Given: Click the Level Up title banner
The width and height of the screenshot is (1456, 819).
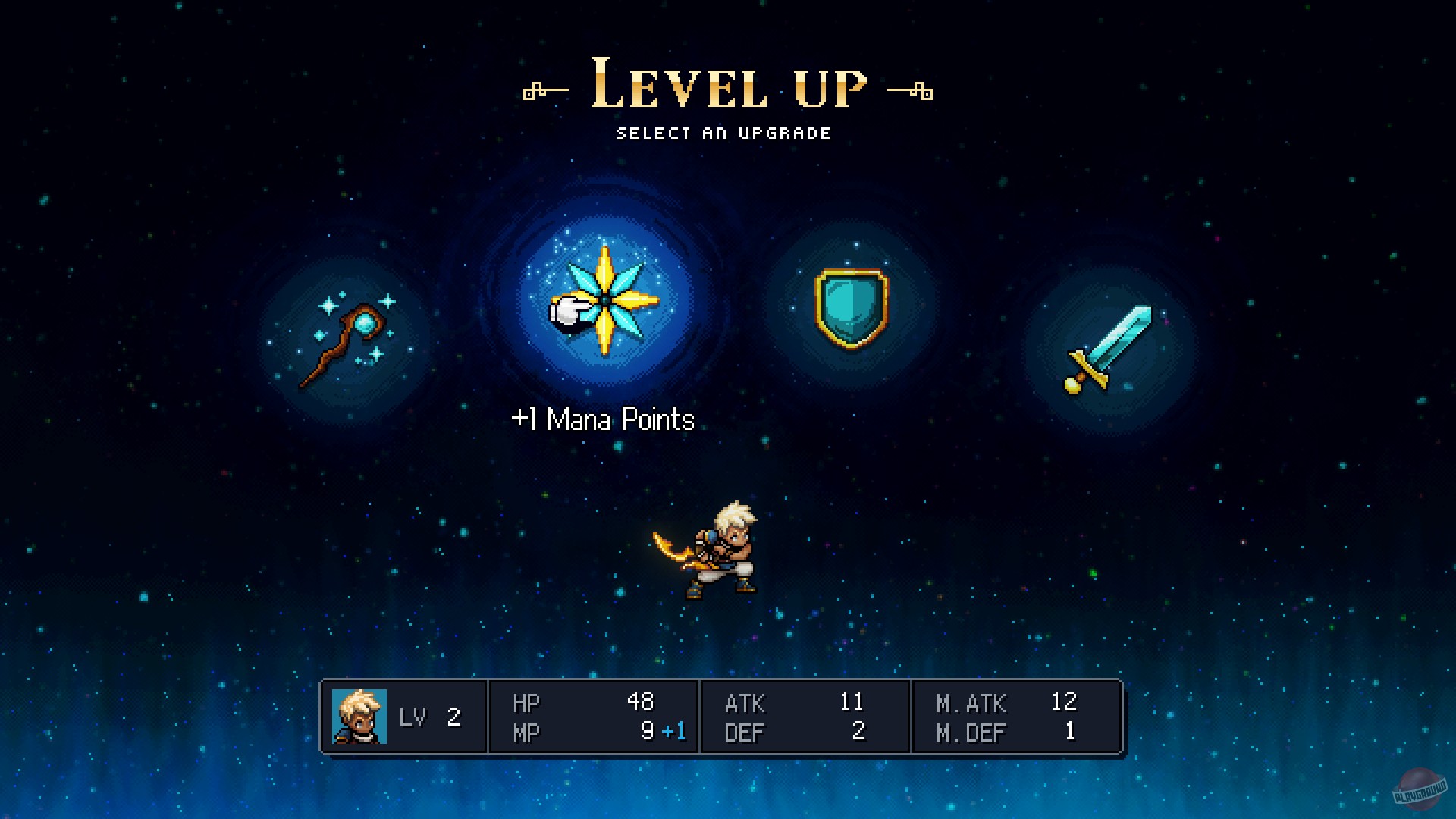Looking at the screenshot, I should tap(726, 83).
